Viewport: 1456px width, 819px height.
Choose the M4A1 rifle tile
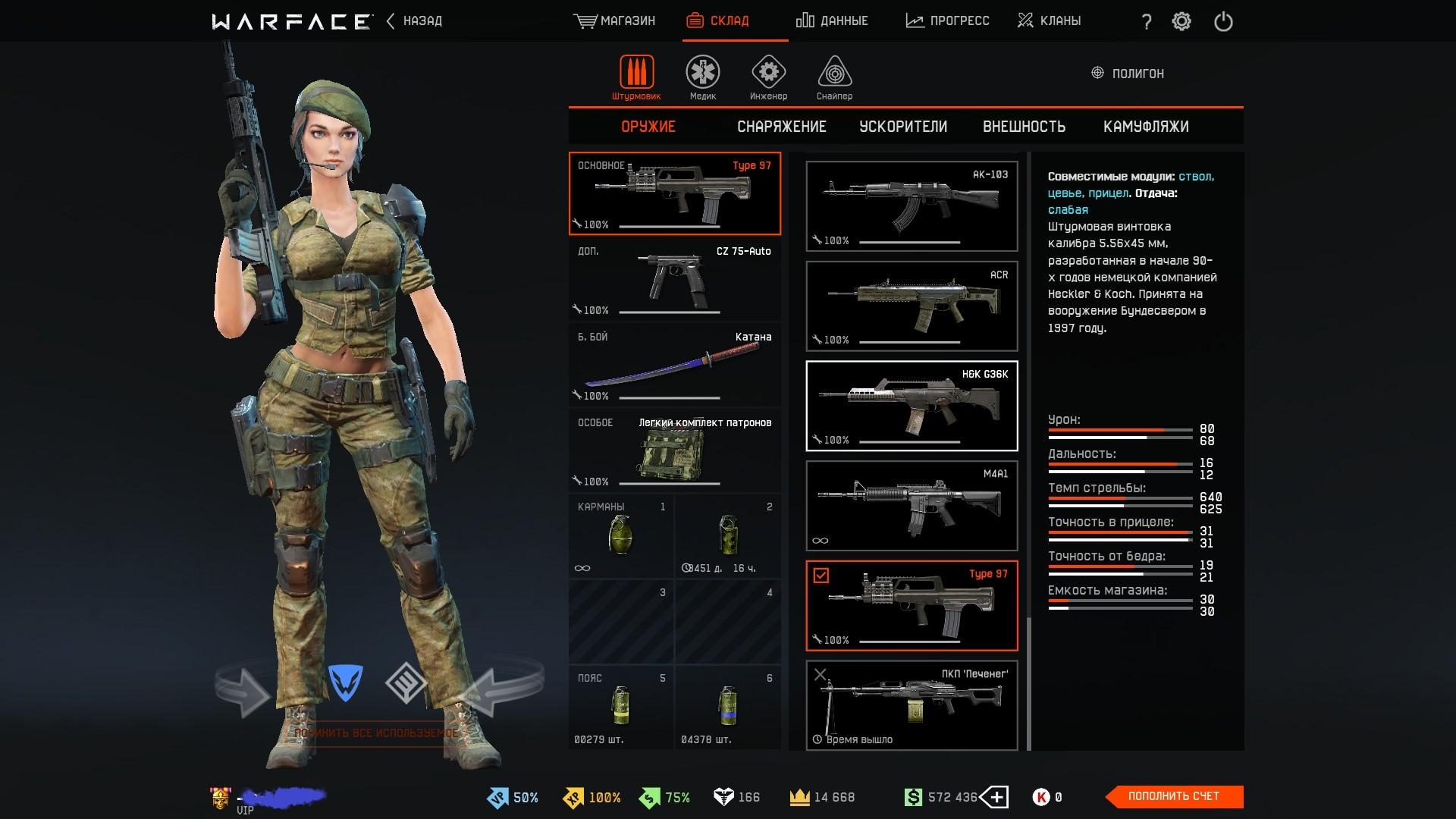pyautogui.click(x=912, y=505)
